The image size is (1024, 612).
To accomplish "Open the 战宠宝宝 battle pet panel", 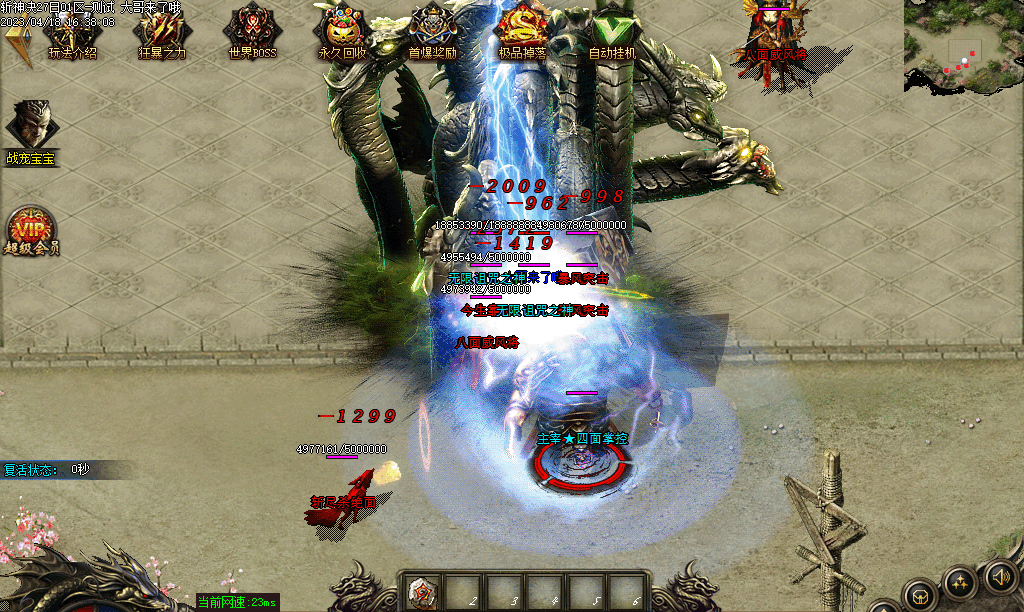I will [32, 128].
